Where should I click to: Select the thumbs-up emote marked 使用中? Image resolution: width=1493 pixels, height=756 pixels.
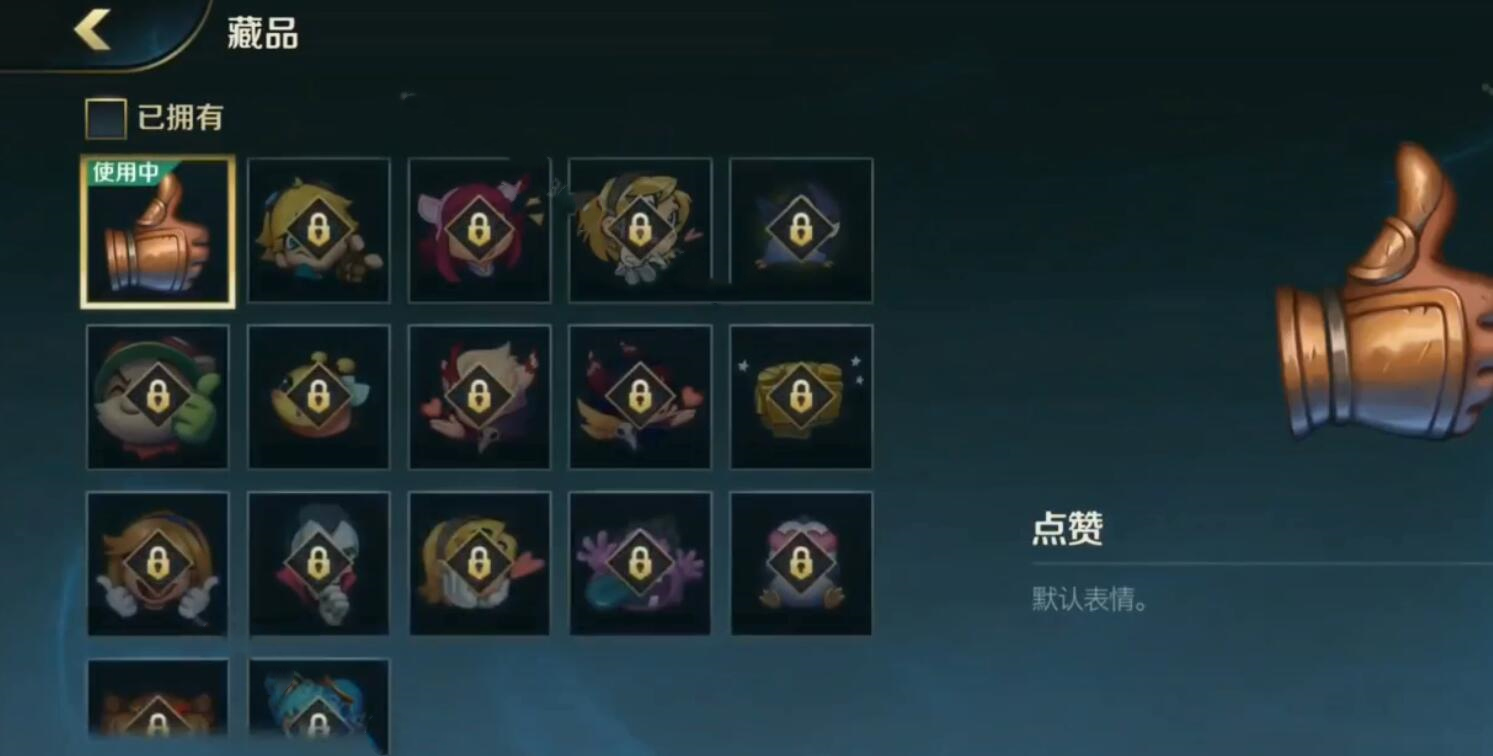pyautogui.click(x=157, y=232)
